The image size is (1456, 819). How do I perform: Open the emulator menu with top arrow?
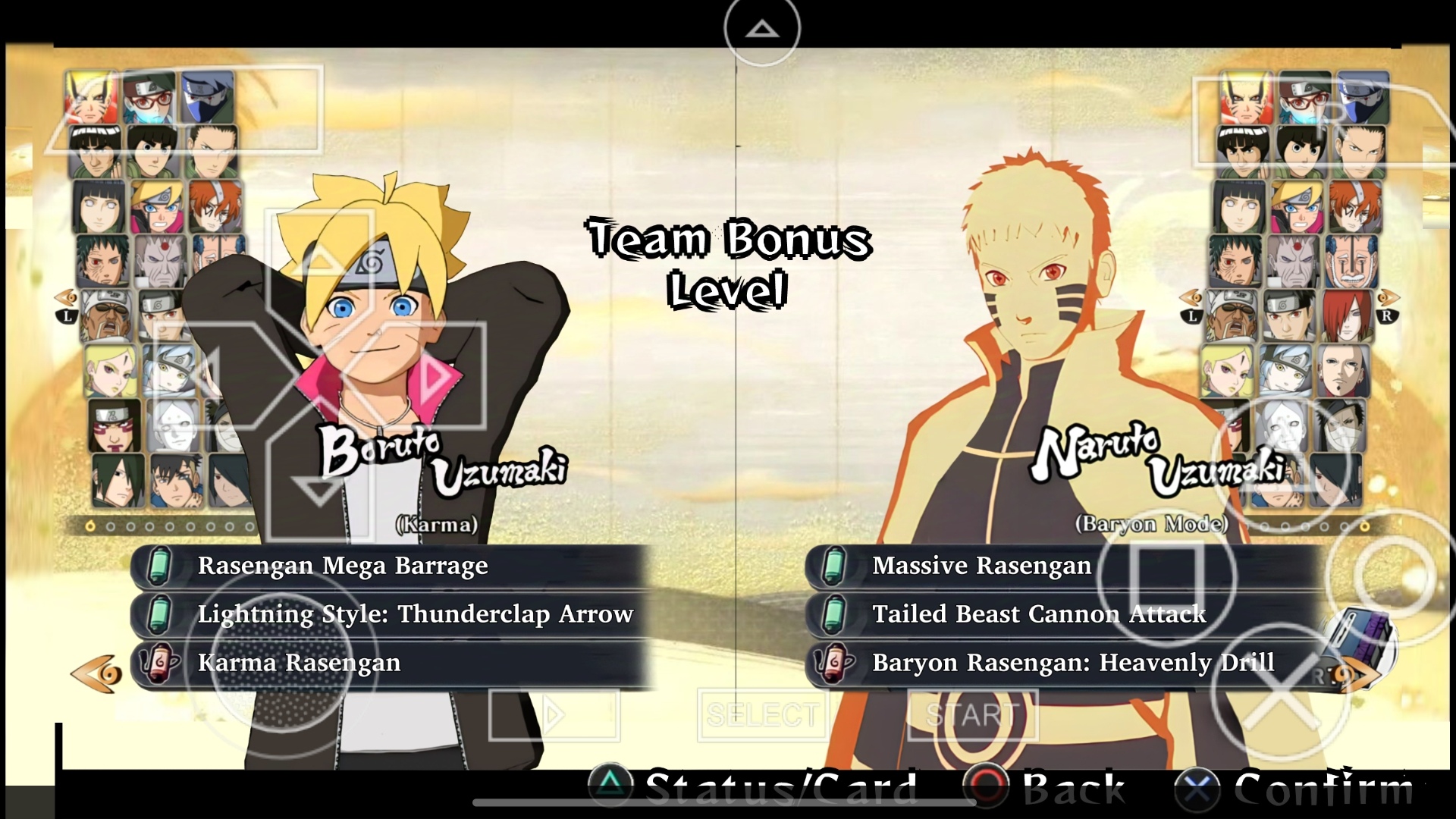click(762, 29)
